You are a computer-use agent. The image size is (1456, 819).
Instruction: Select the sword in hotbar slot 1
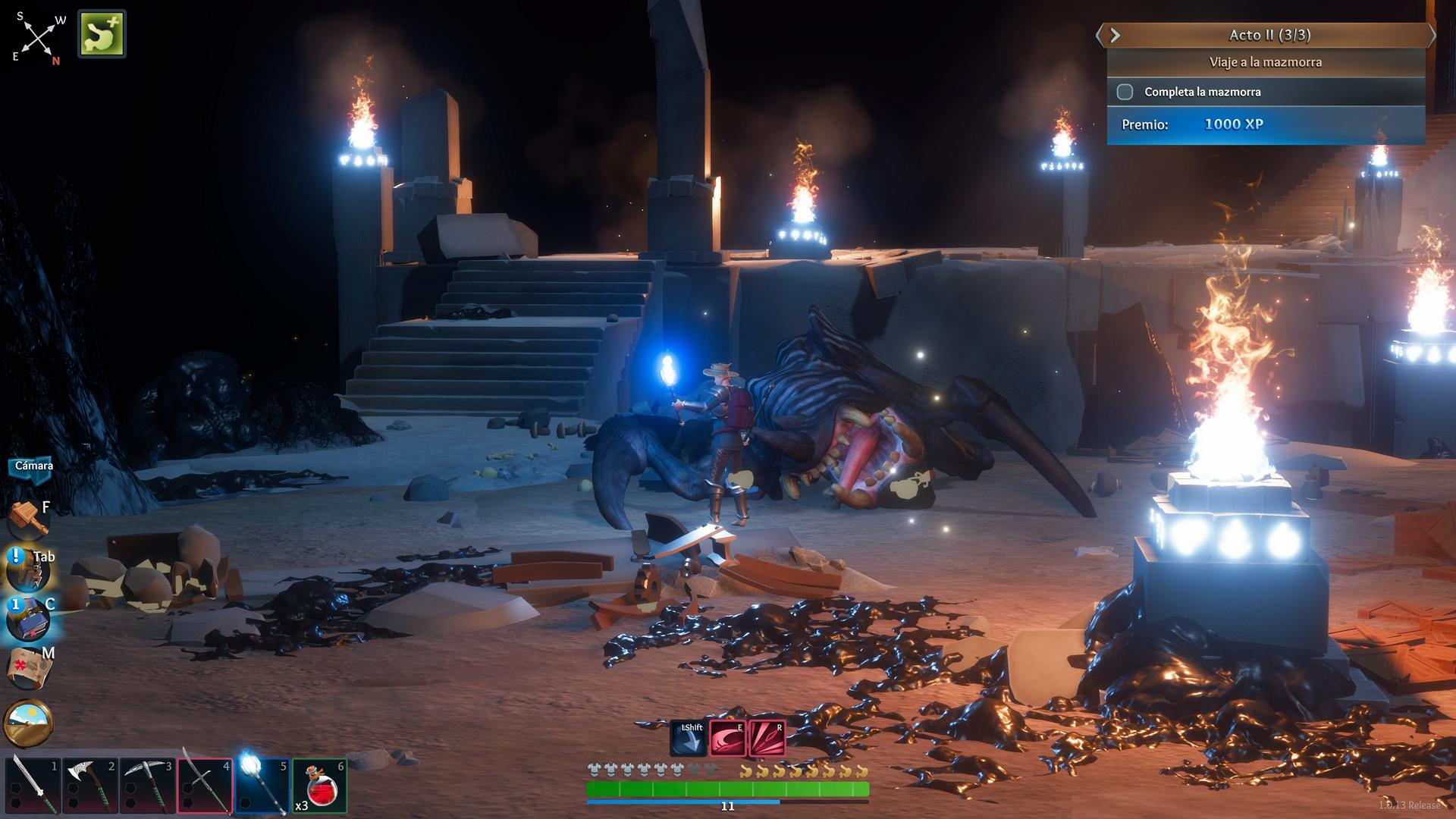[x=33, y=786]
